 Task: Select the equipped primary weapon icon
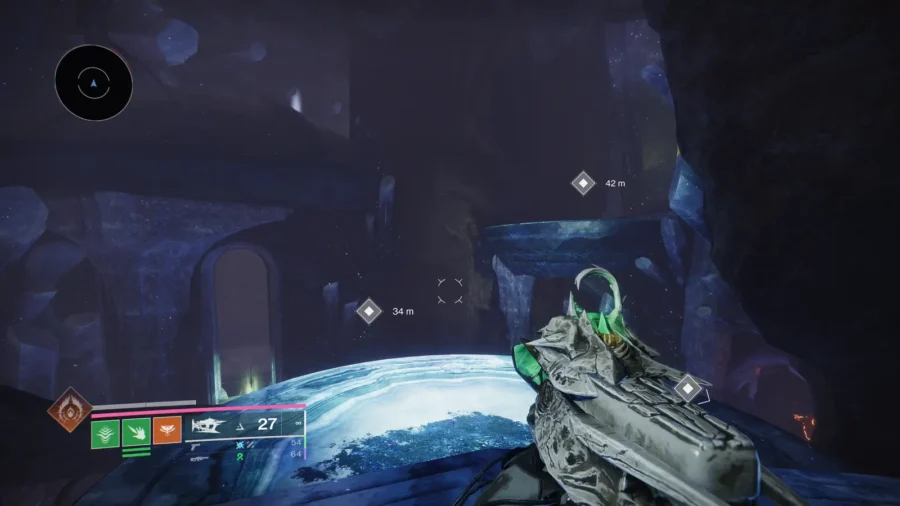pos(208,425)
